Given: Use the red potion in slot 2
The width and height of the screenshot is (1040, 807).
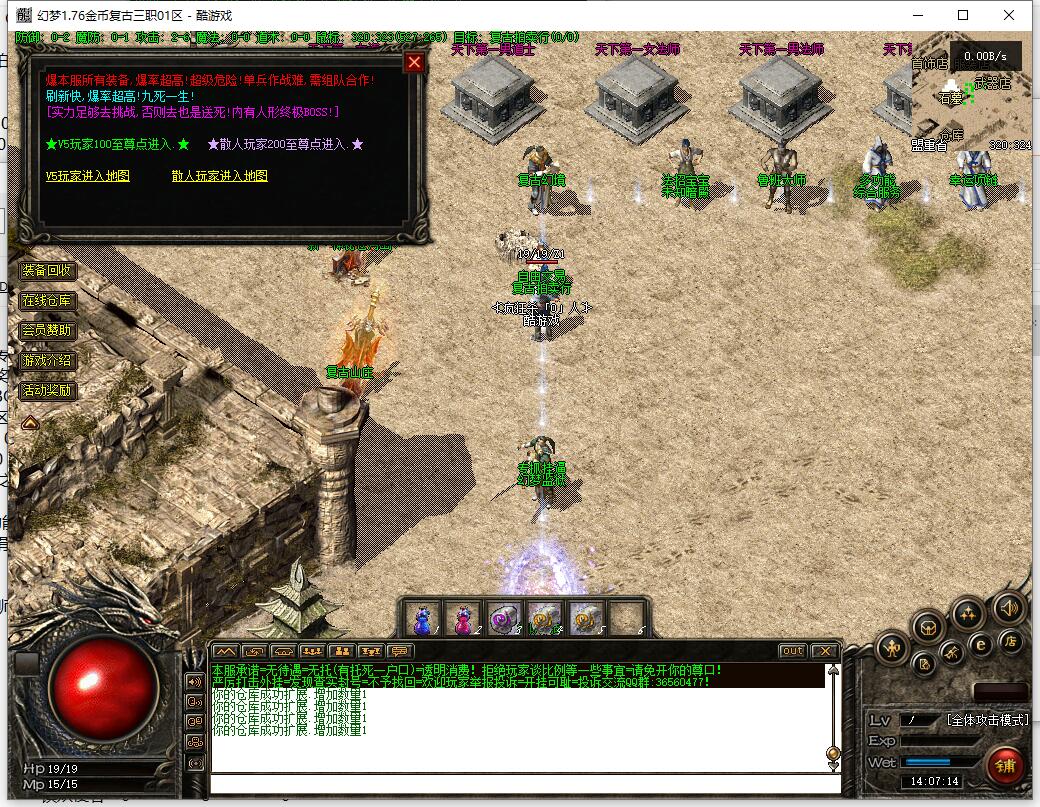Looking at the screenshot, I should point(463,619).
